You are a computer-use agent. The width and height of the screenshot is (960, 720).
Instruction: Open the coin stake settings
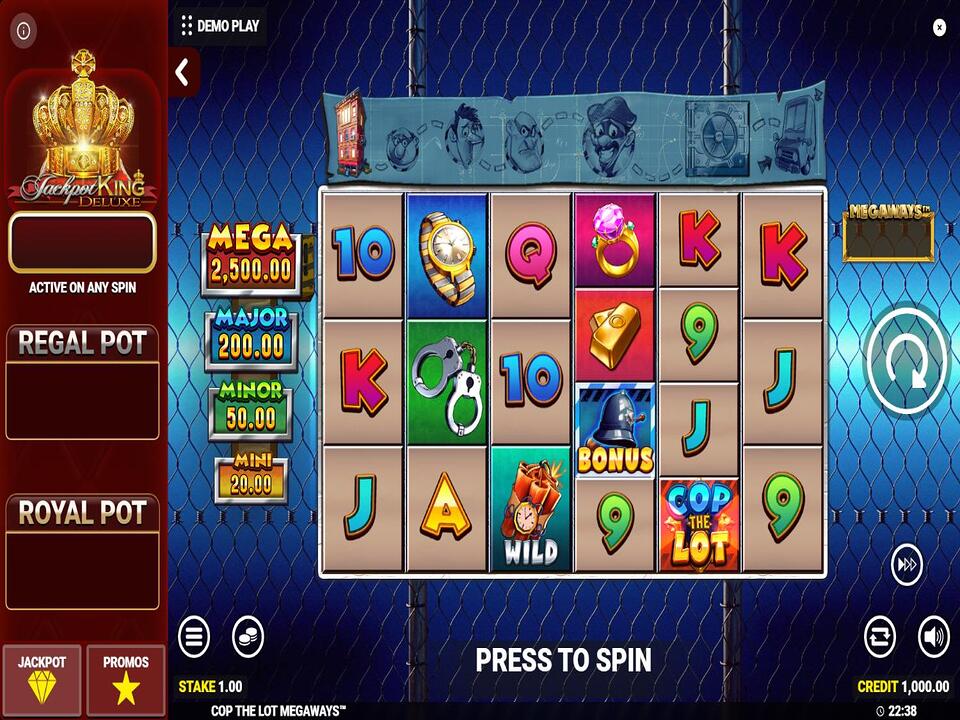pyautogui.click(x=247, y=636)
